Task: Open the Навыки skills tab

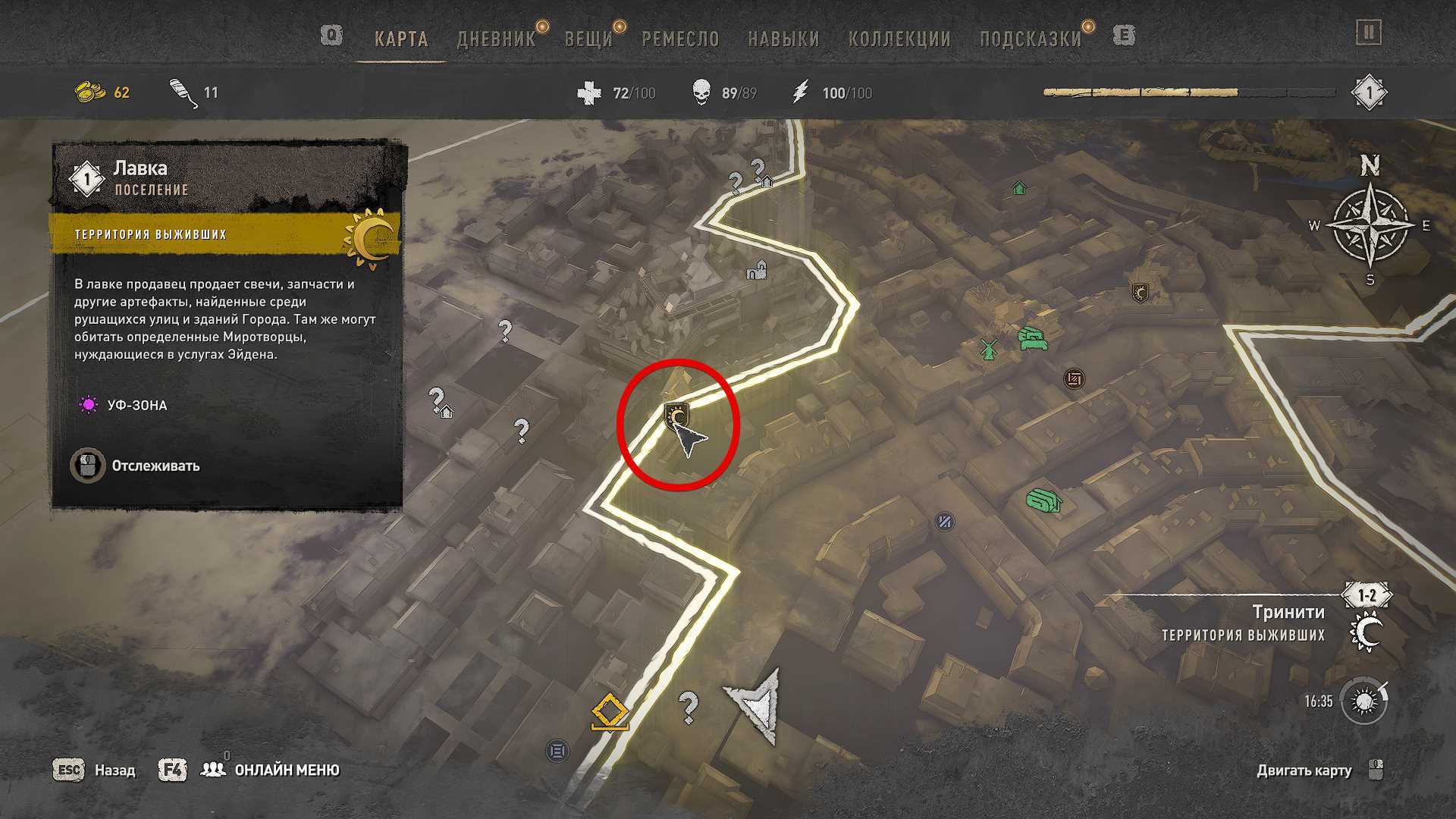Action: click(783, 39)
